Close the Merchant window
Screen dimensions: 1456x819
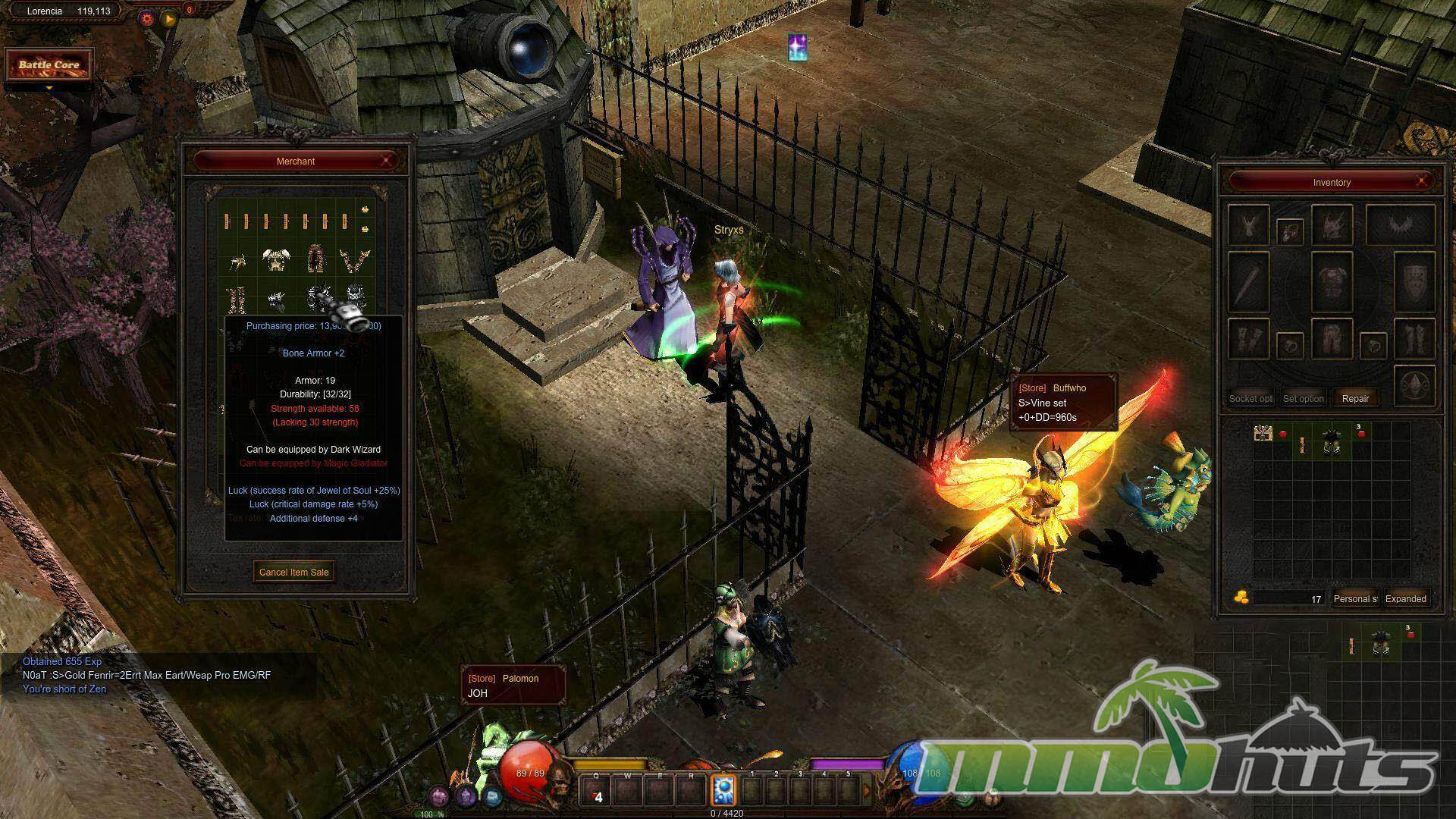[x=388, y=161]
